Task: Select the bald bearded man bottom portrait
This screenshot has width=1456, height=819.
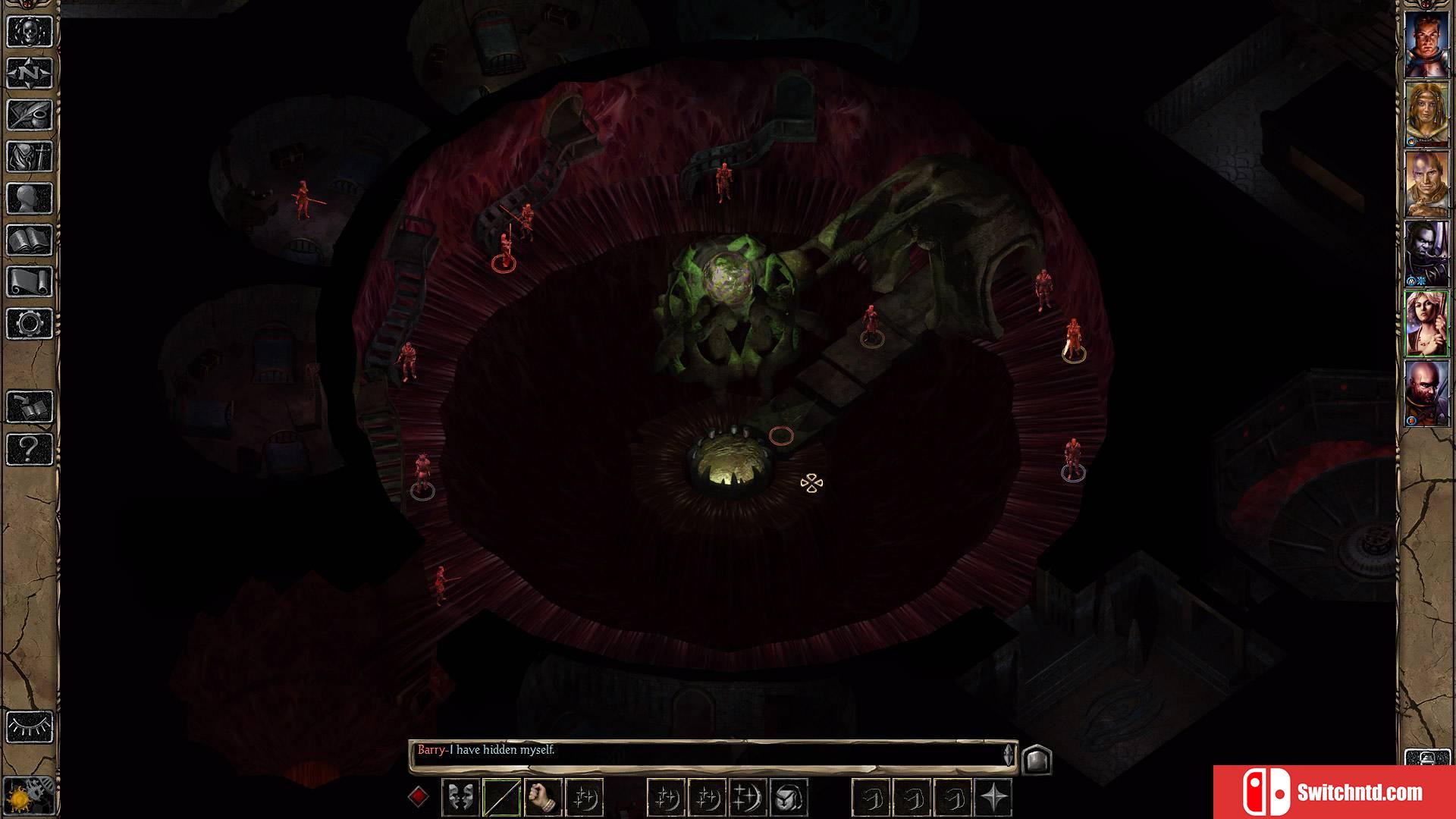Action: [1426, 393]
